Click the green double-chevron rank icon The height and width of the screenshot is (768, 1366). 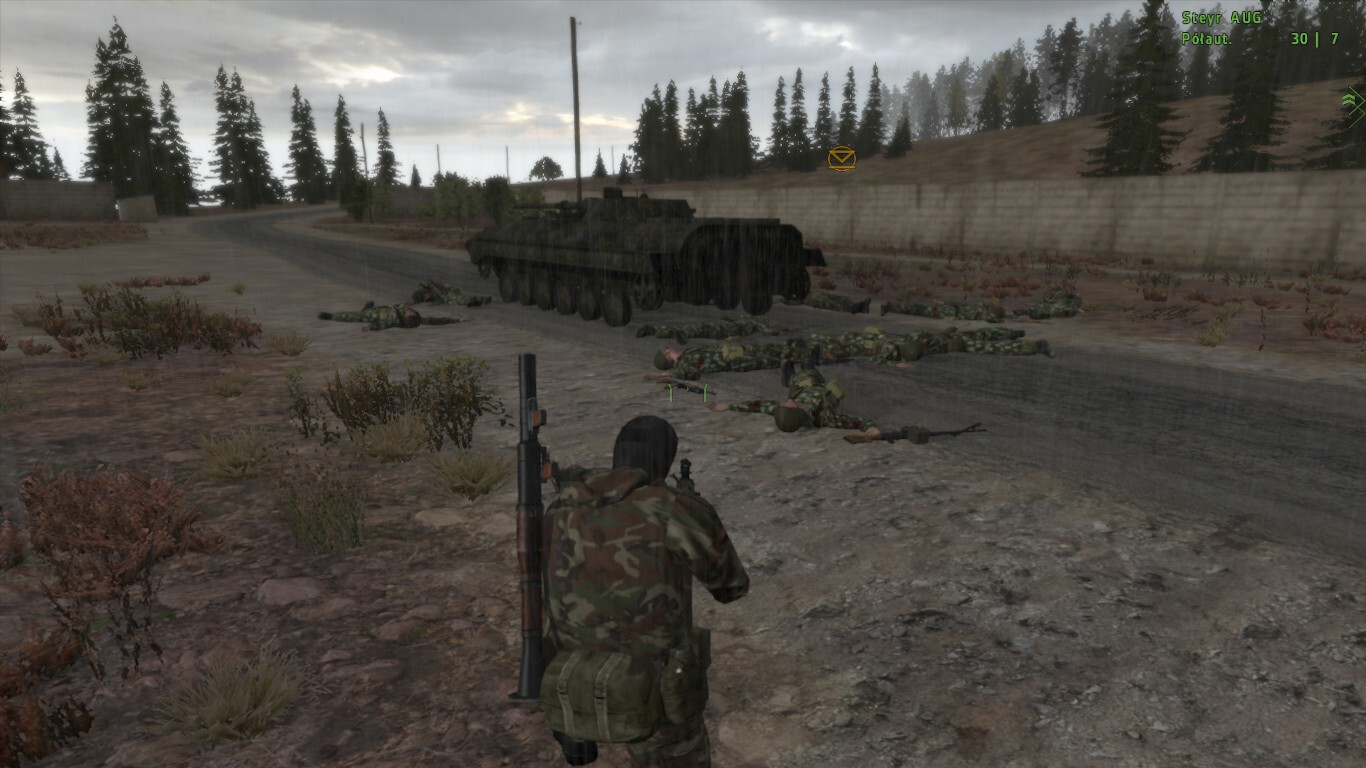(1354, 100)
